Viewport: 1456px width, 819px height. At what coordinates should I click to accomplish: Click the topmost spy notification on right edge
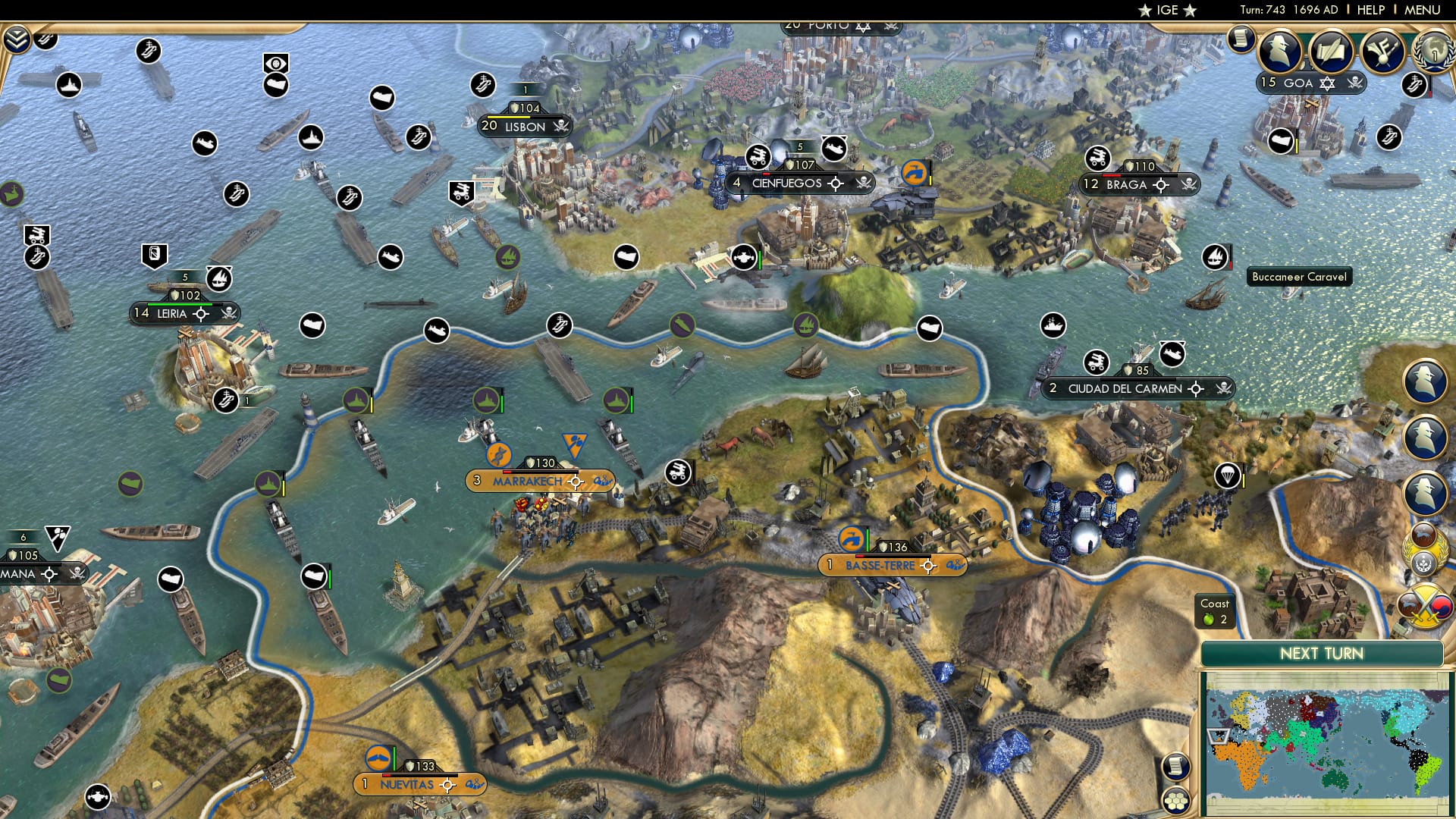pyautogui.click(x=1424, y=379)
